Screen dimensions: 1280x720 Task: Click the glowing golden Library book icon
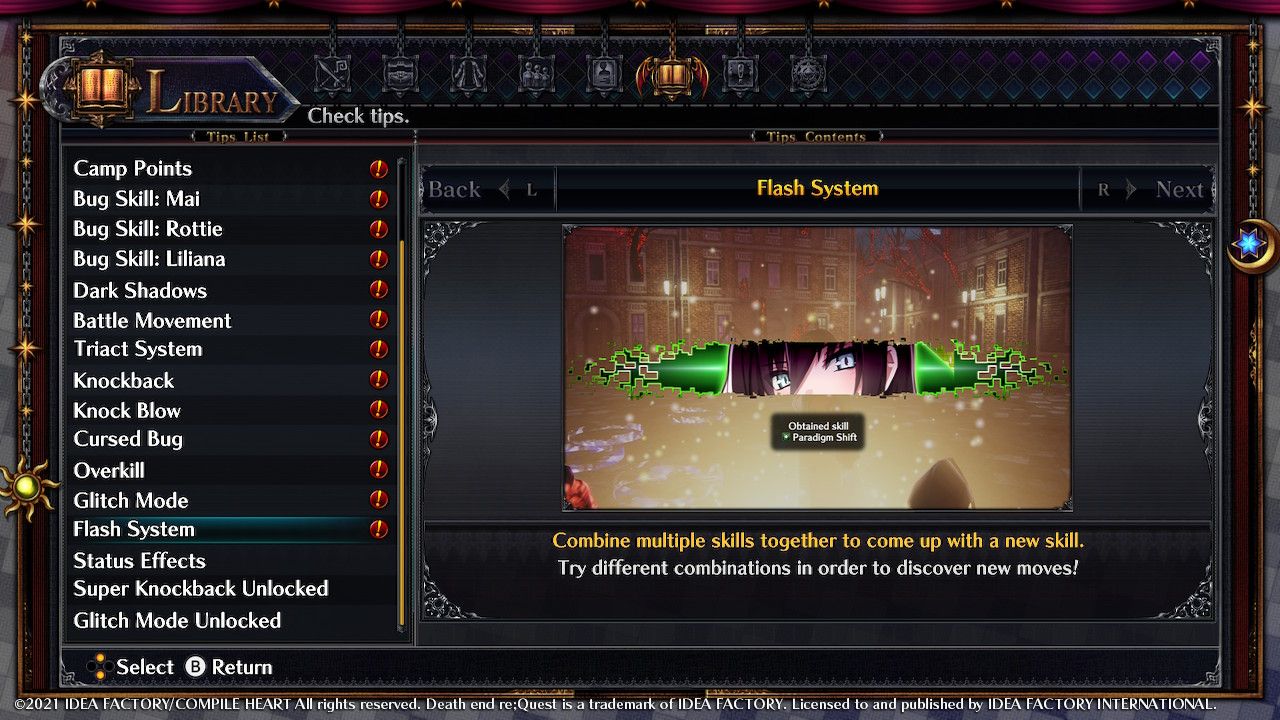672,75
